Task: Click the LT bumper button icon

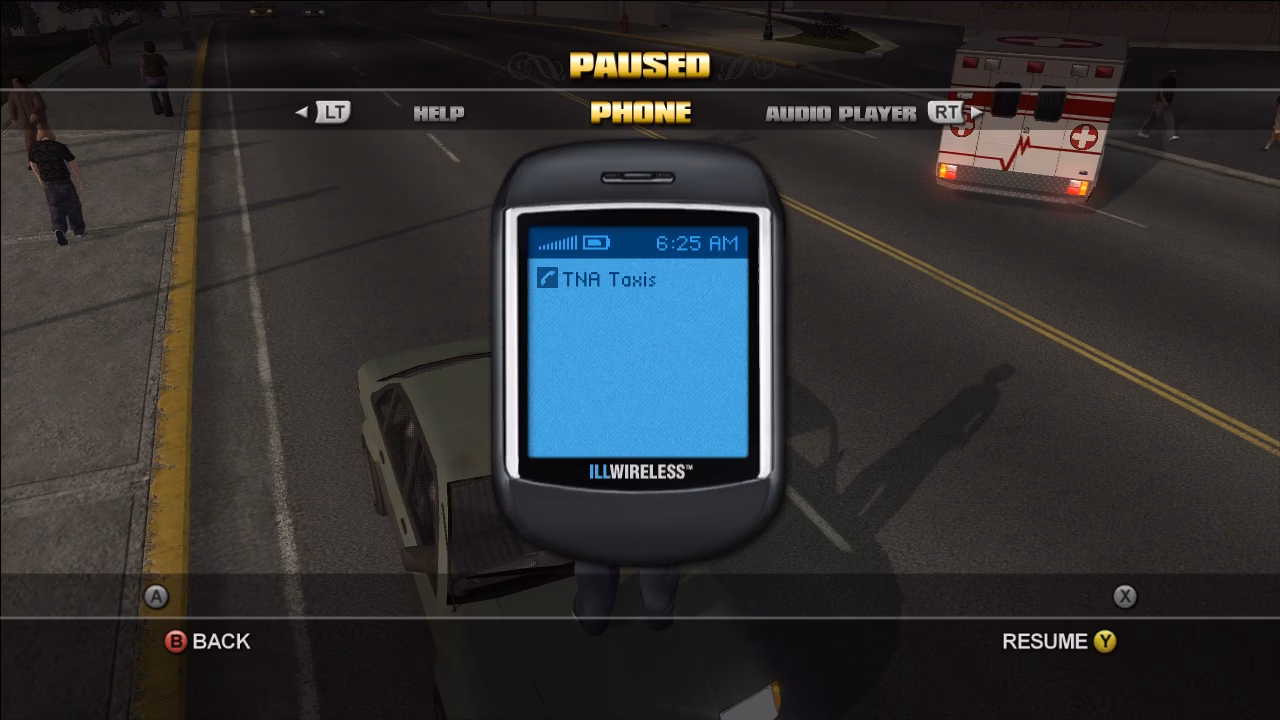Action: coord(332,113)
